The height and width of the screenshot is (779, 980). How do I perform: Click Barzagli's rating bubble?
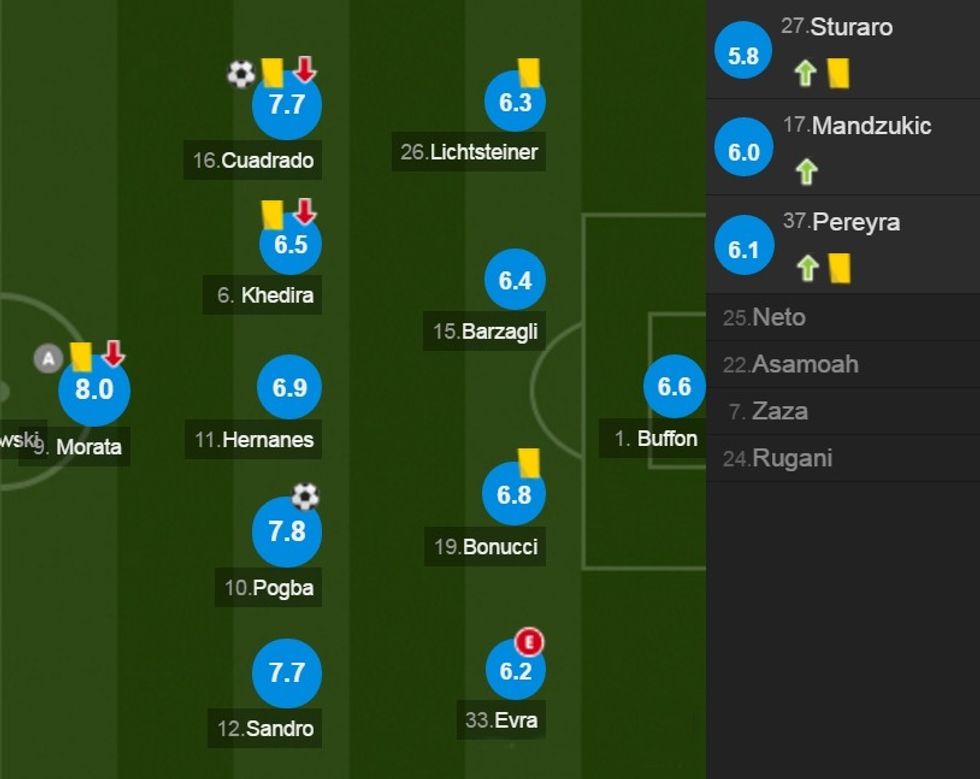click(515, 281)
